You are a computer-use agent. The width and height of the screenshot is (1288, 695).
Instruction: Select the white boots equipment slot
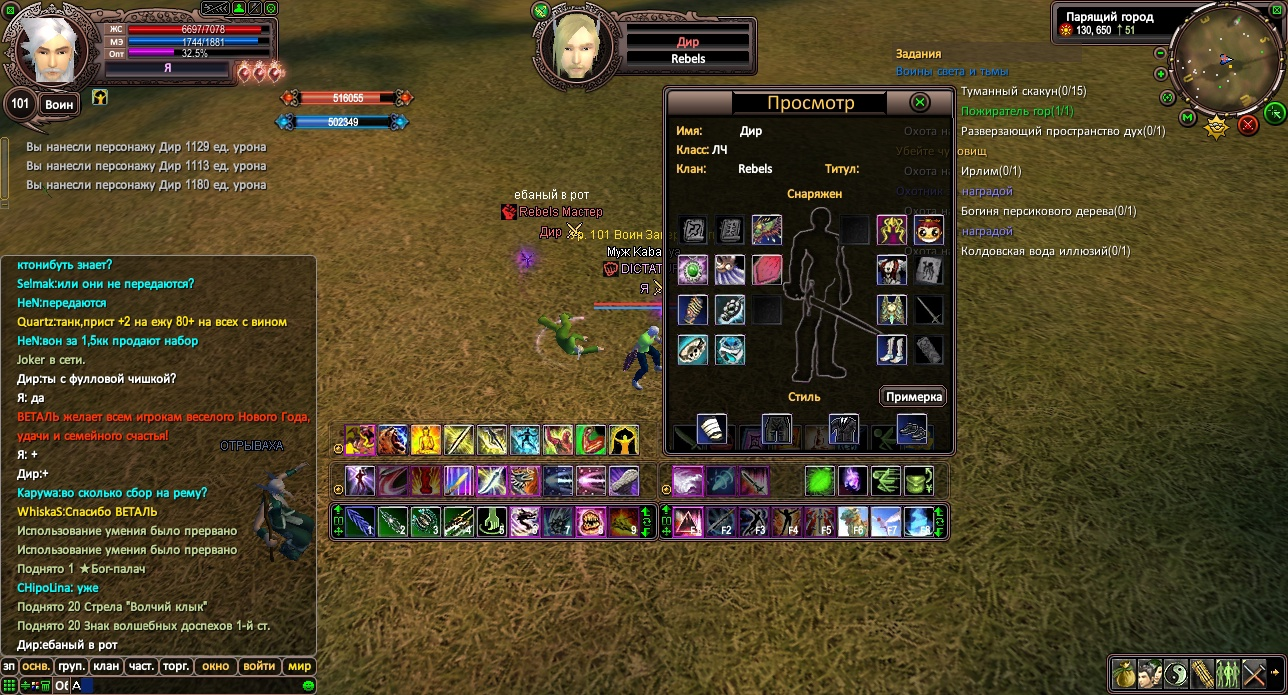point(892,349)
